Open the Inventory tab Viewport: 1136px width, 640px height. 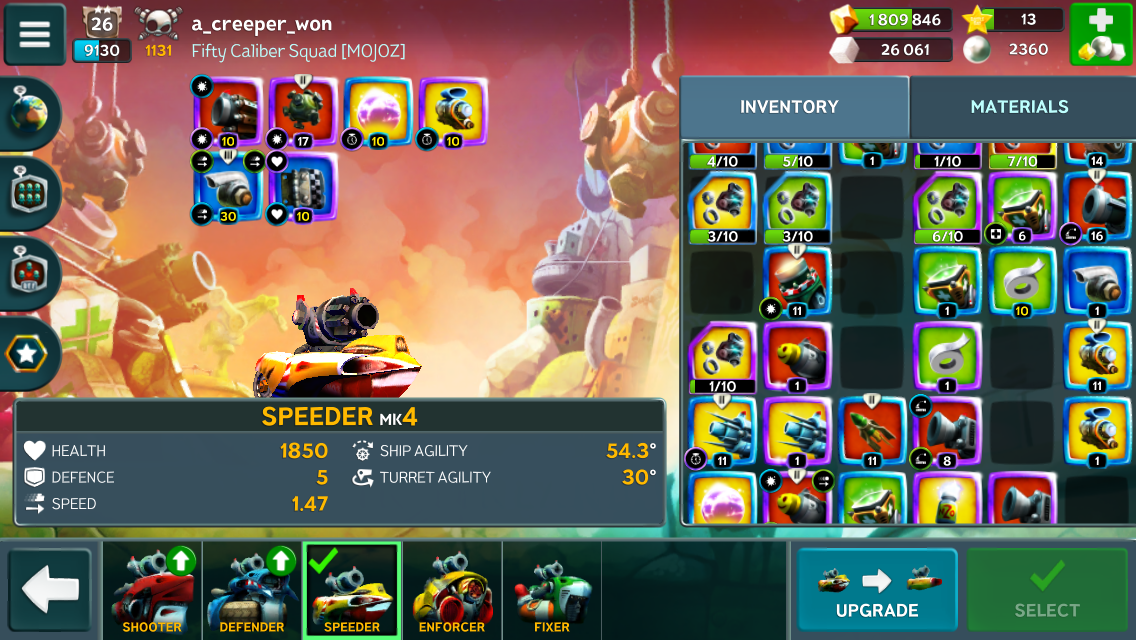pyautogui.click(x=789, y=107)
